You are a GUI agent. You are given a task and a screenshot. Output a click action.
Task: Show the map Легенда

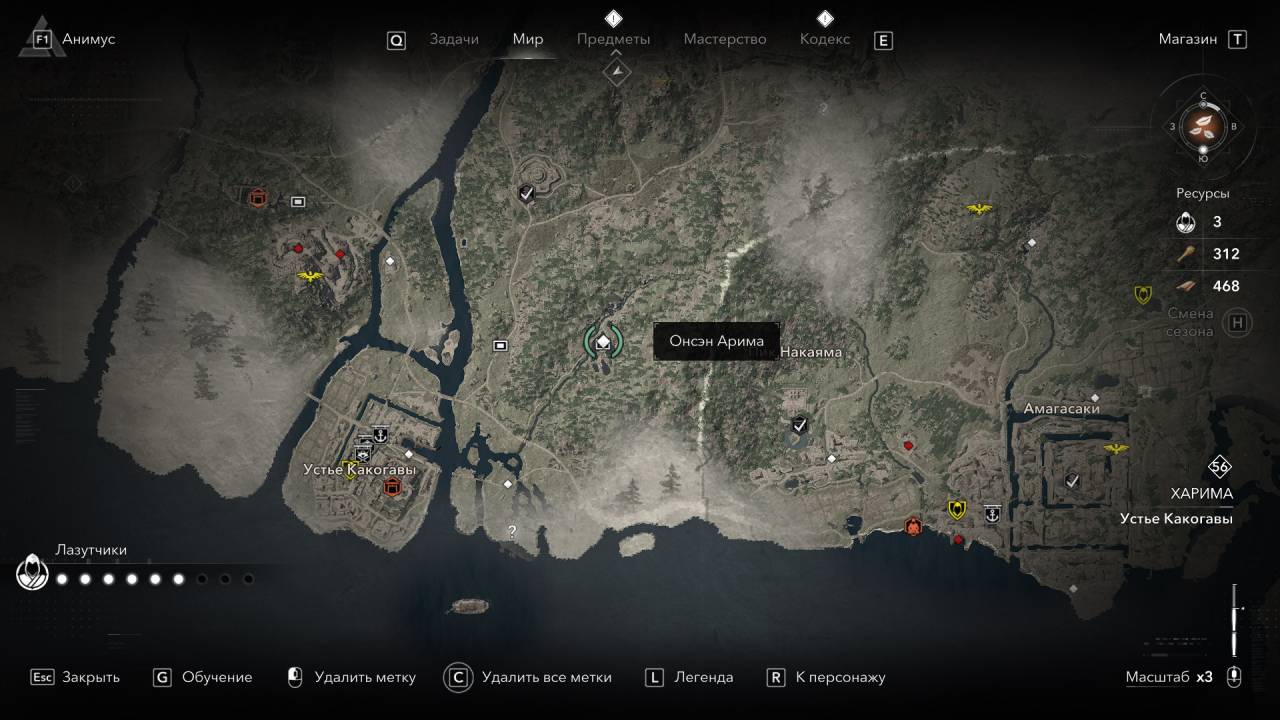(703, 677)
